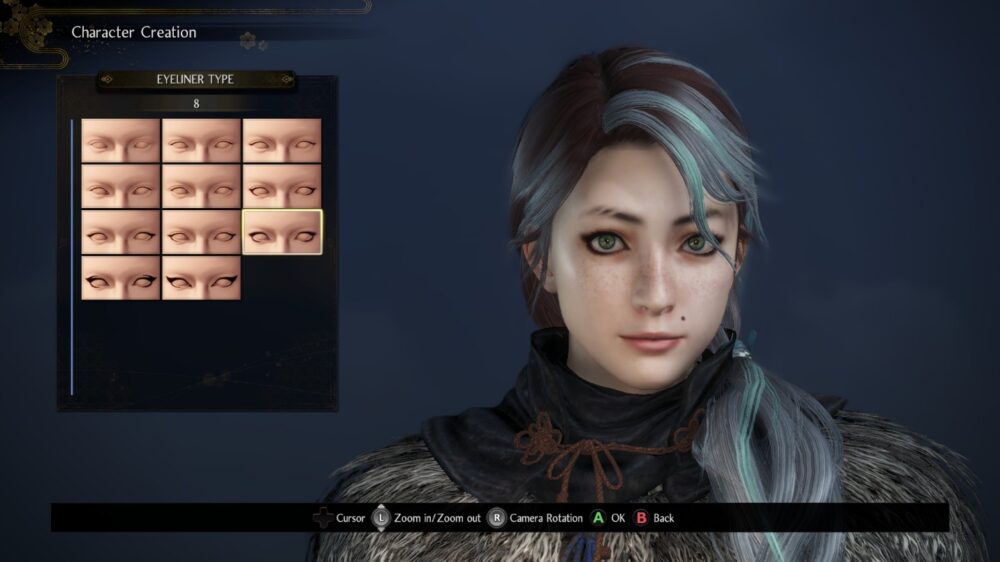This screenshot has height=562, width=1000.
Task: Pick the final eyeliner thumbnail with long wings
Action: [202, 277]
